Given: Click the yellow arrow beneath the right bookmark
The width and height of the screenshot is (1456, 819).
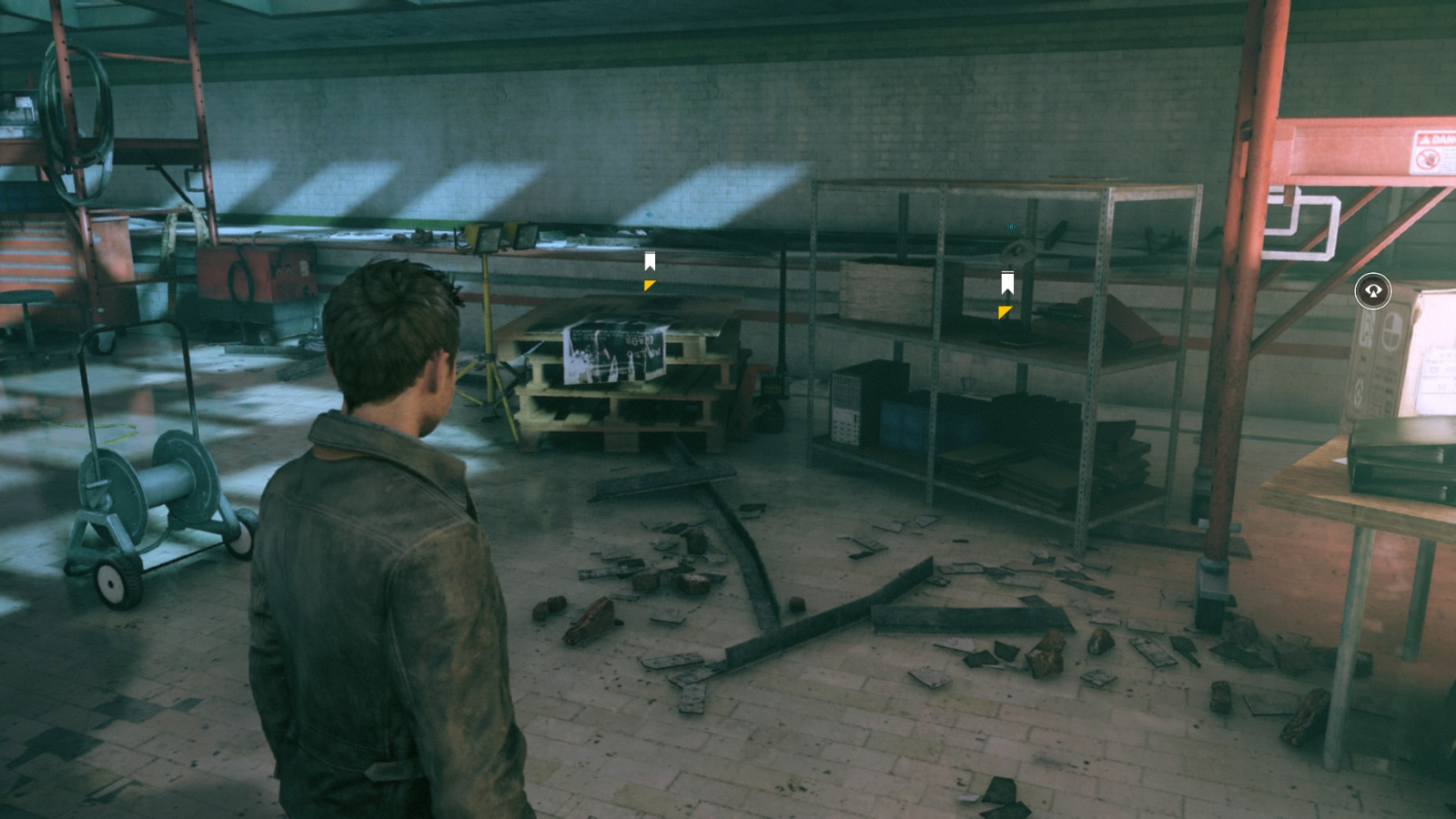Looking at the screenshot, I should (x=1004, y=311).
